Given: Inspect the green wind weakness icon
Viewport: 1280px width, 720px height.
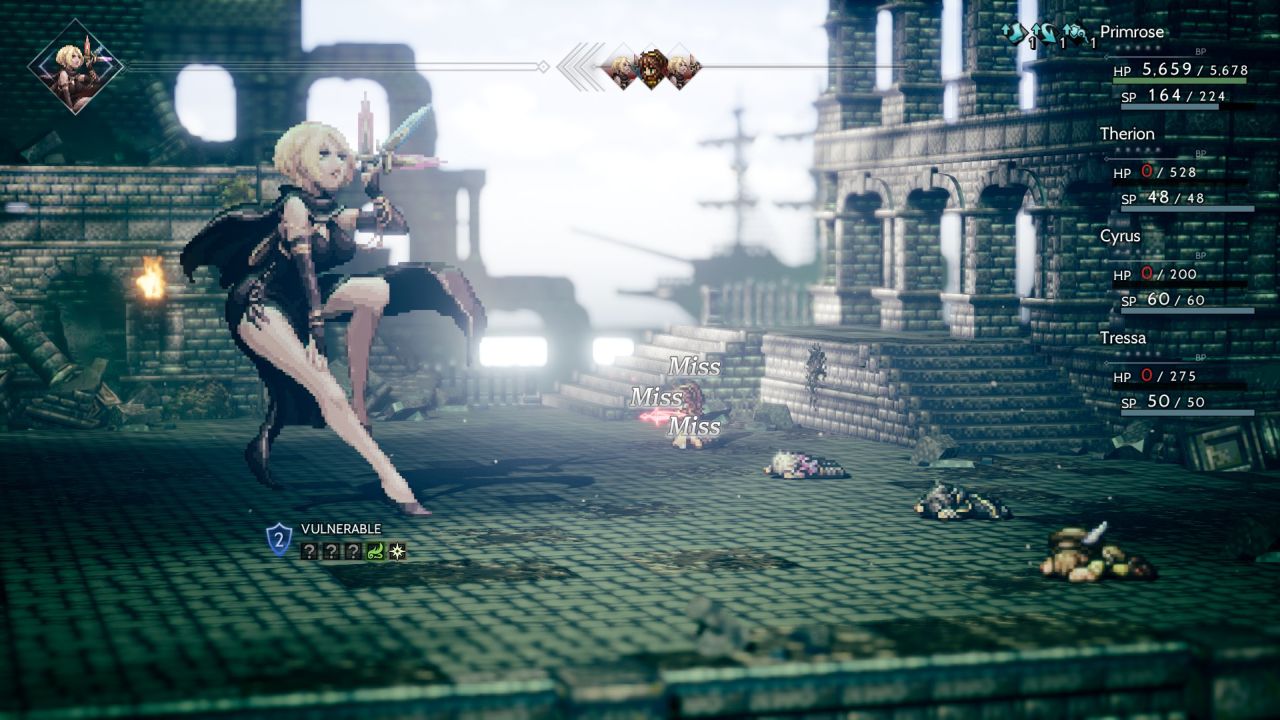Looking at the screenshot, I should [376, 551].
